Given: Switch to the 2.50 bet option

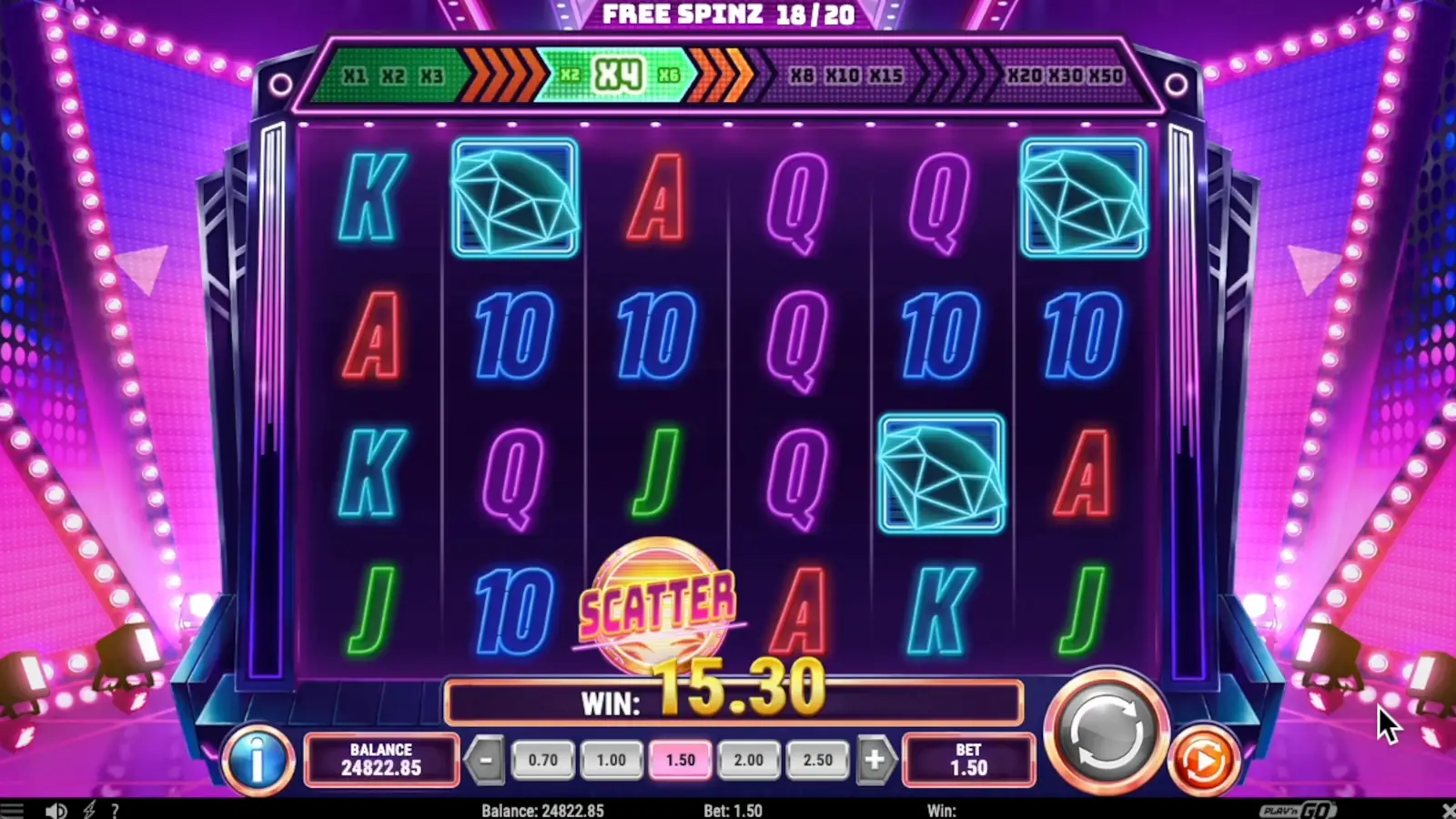Looking at the screenshot, I should click(x=817, y=759).
